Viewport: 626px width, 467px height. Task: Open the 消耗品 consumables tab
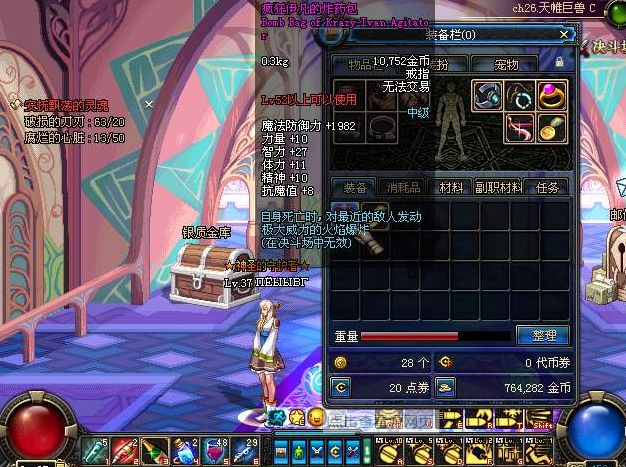coord(402,187)
